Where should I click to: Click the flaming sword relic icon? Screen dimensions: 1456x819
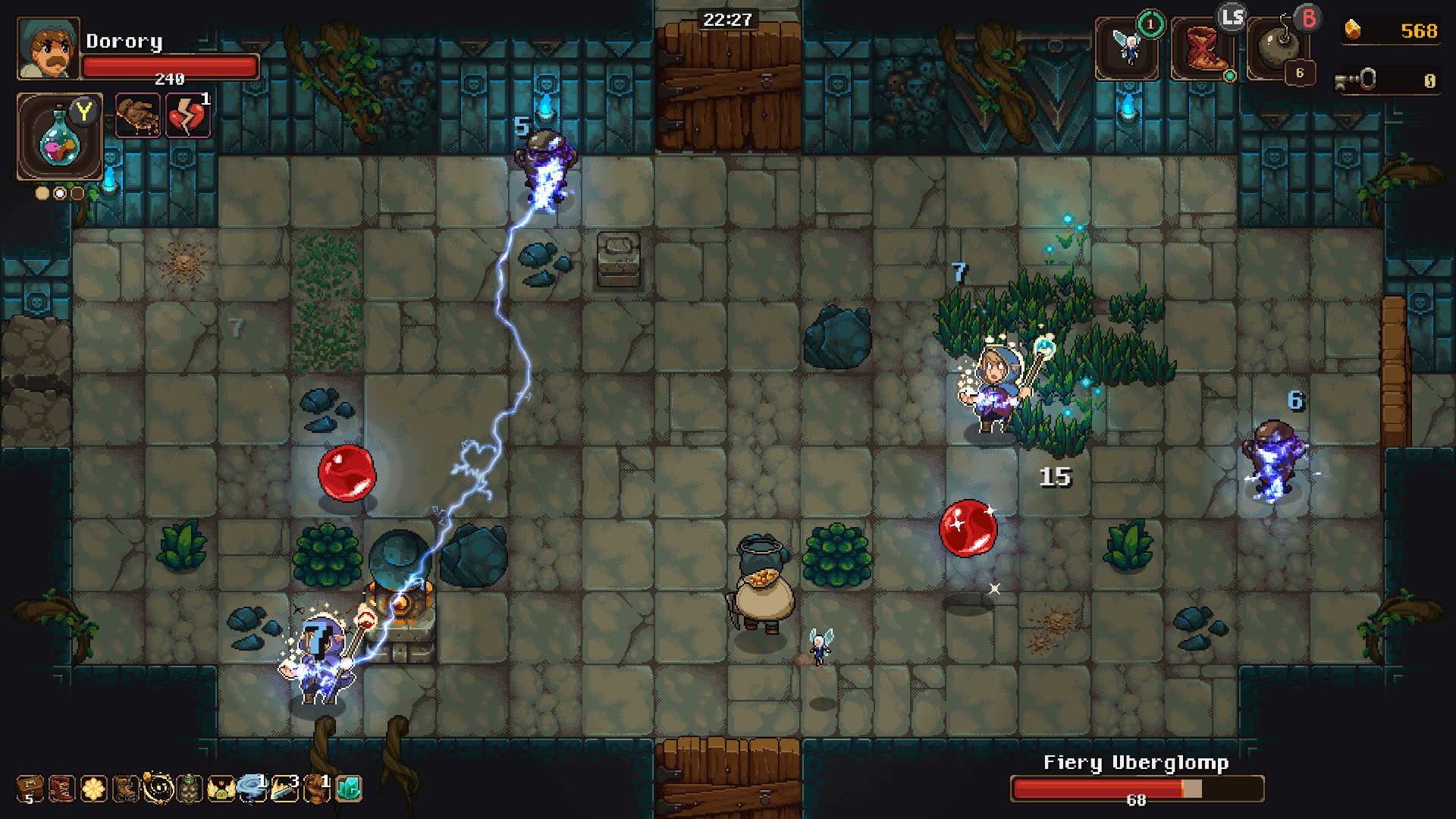[284, 789]
